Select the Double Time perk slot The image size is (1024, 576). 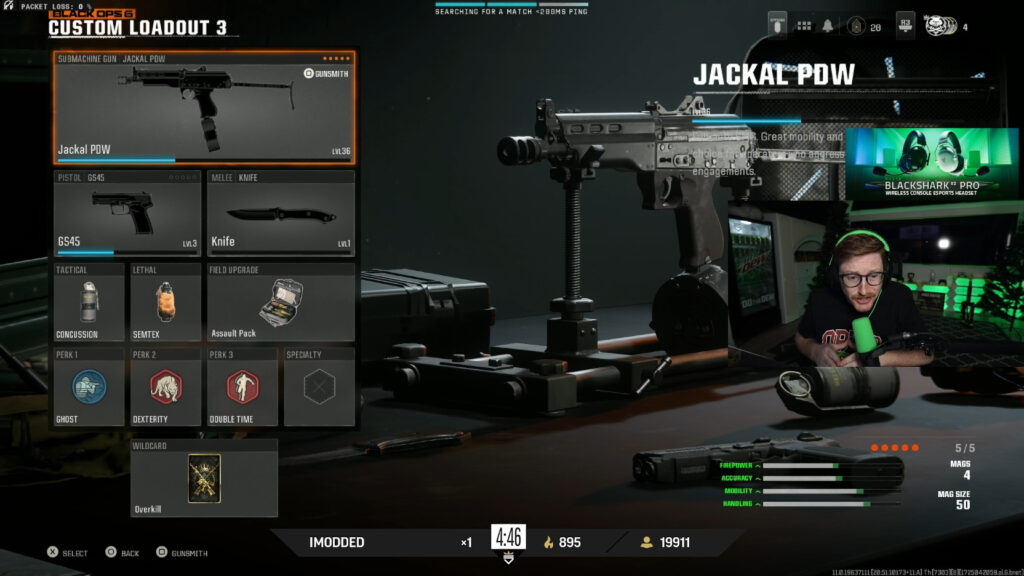pyautogui.click(x=241, y=387)
